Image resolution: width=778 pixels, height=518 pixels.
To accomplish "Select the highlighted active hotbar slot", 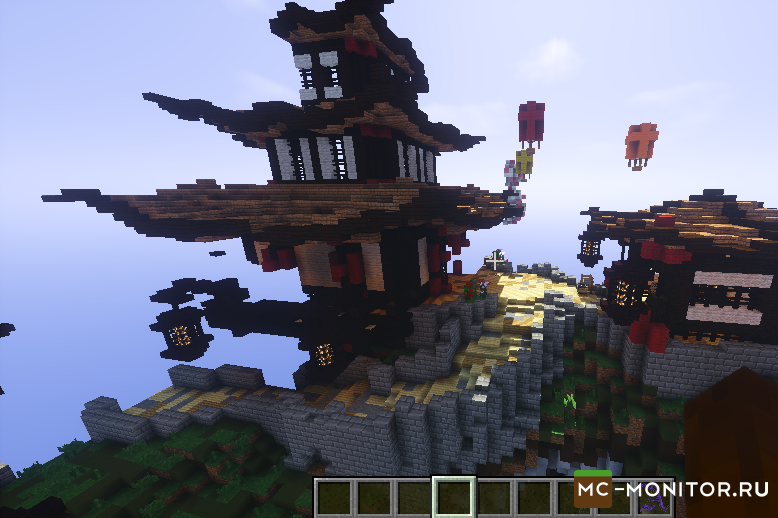I will (x=455, y=497).
